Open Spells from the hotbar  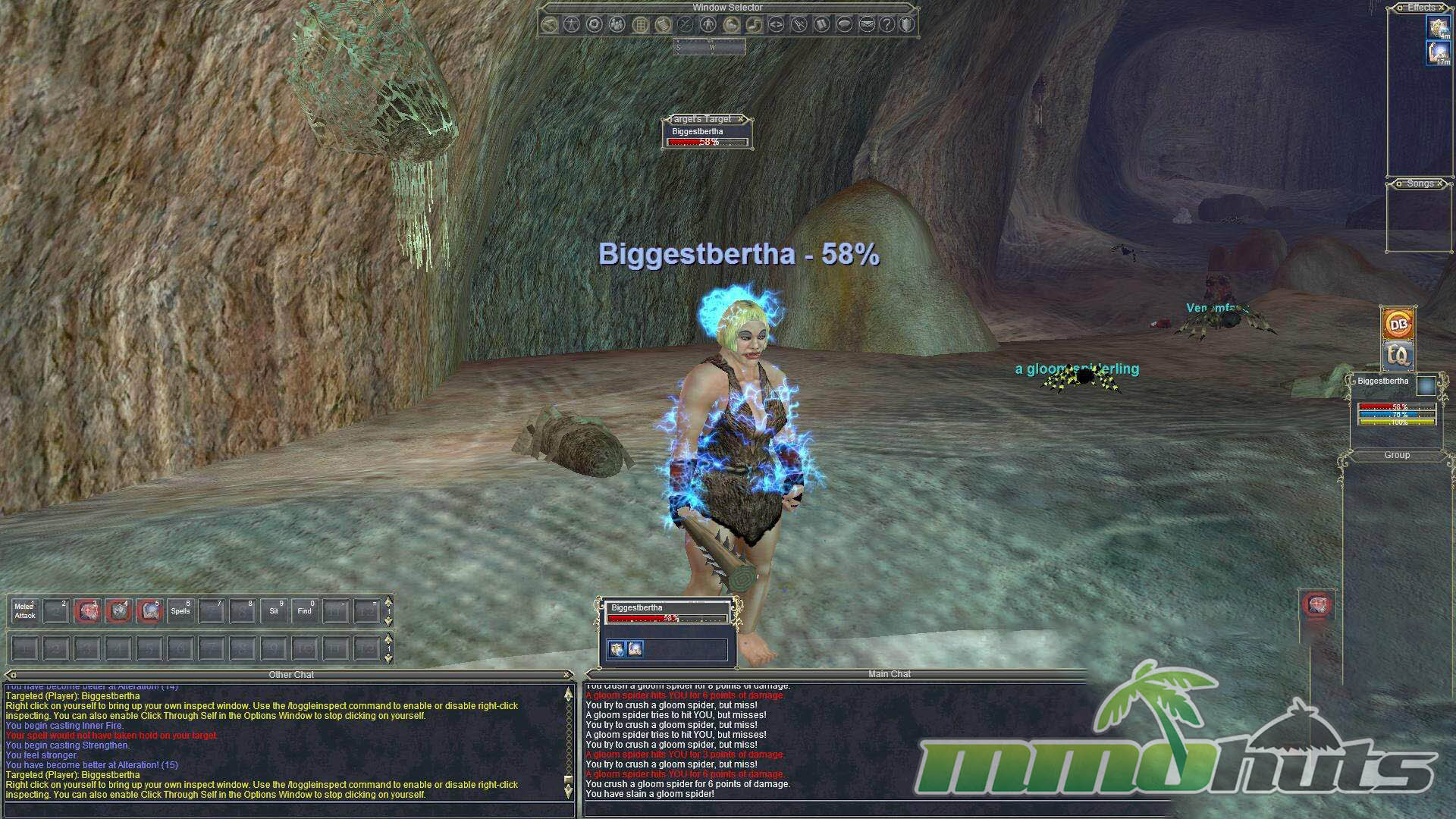tap(180, 611)
